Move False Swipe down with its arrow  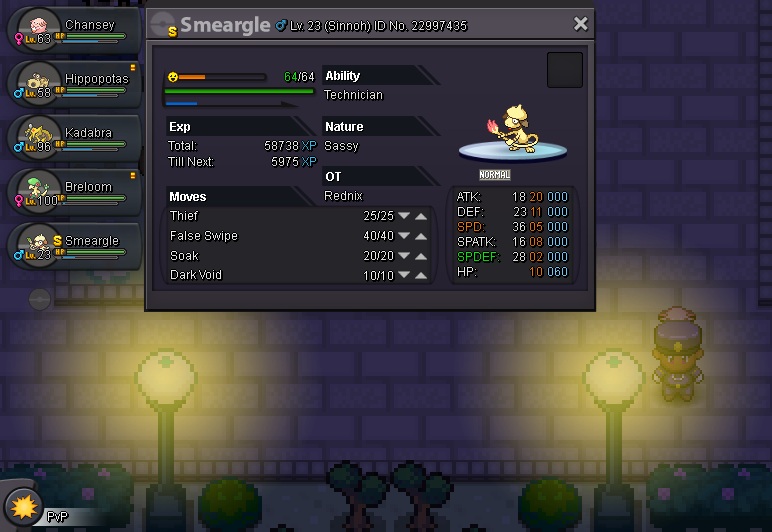pos(404,236)
